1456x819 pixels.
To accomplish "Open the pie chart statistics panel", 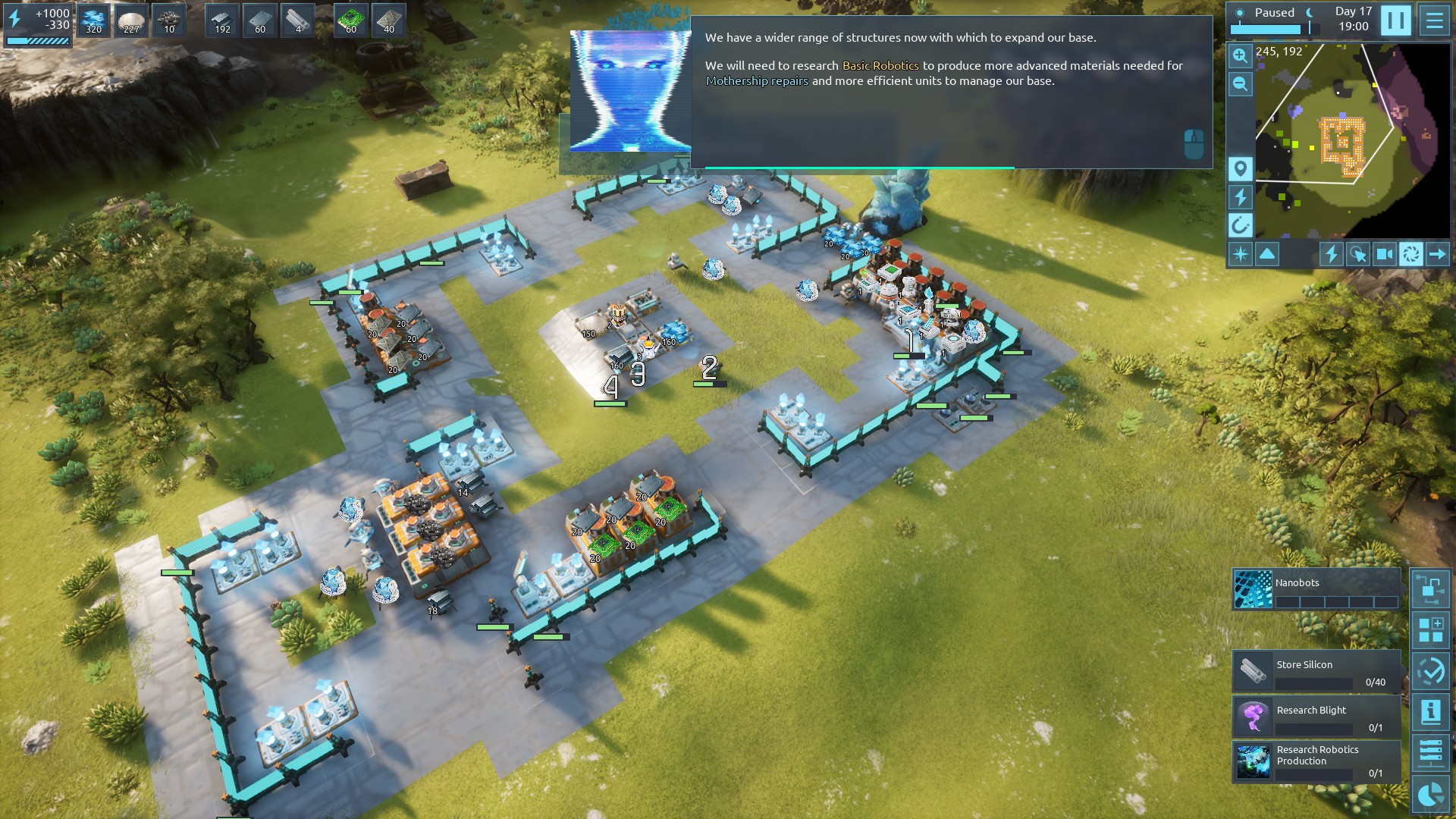I will coord(1430,795).
